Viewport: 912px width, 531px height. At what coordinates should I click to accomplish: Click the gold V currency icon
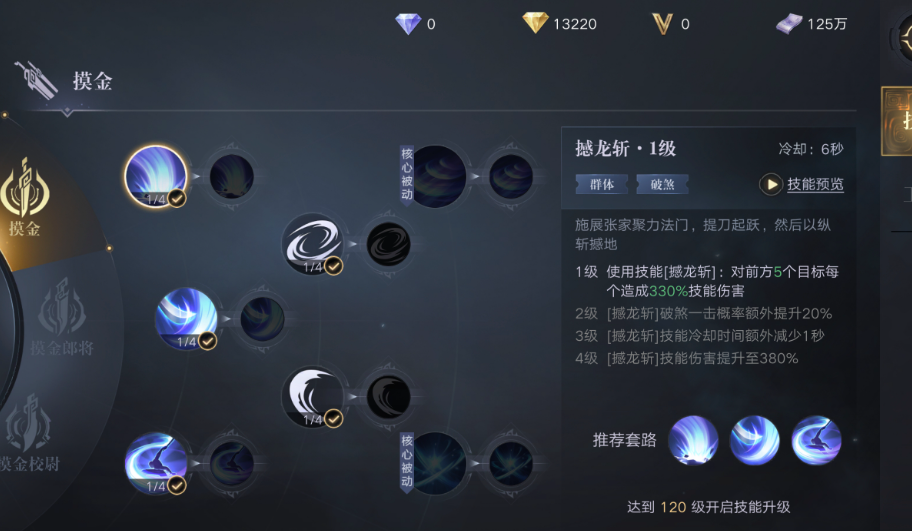[x=662, y=24]
